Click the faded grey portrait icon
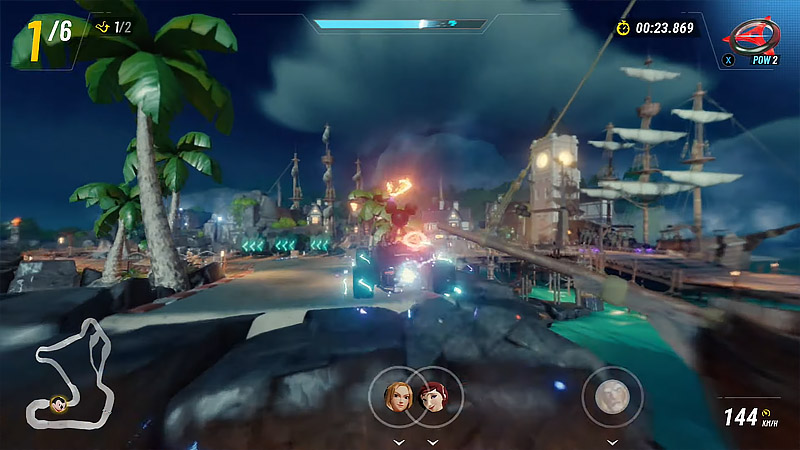Screen dimensions: 800x450 coord(610,396)
